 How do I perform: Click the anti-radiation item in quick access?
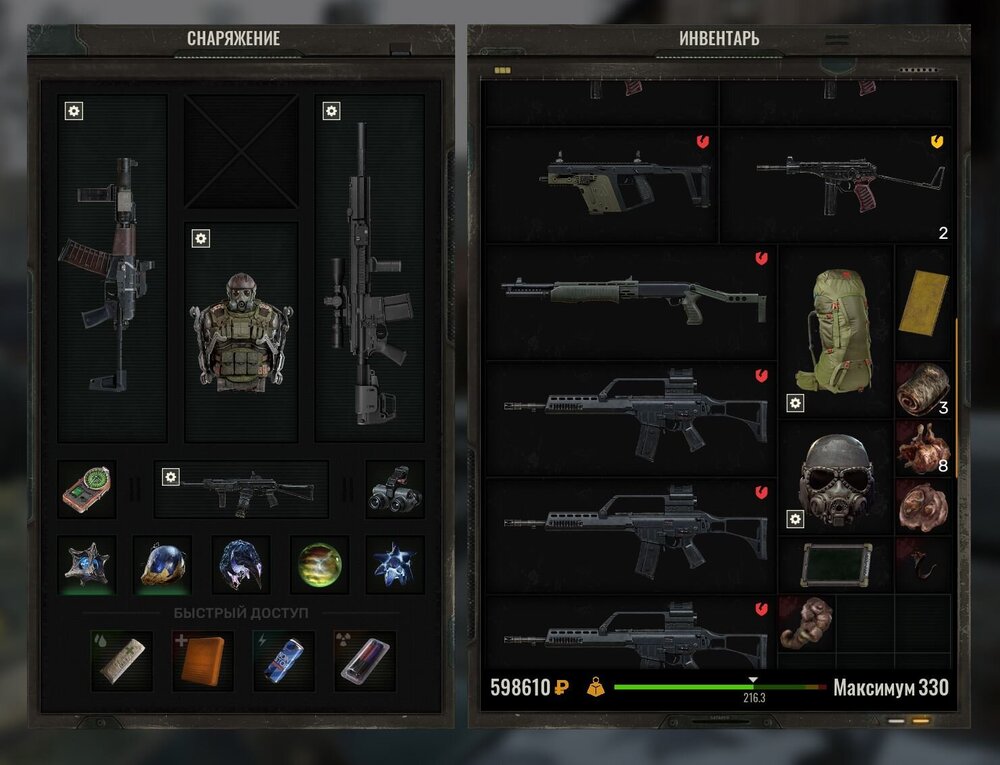pyautogui.click(x=364, y=660)
